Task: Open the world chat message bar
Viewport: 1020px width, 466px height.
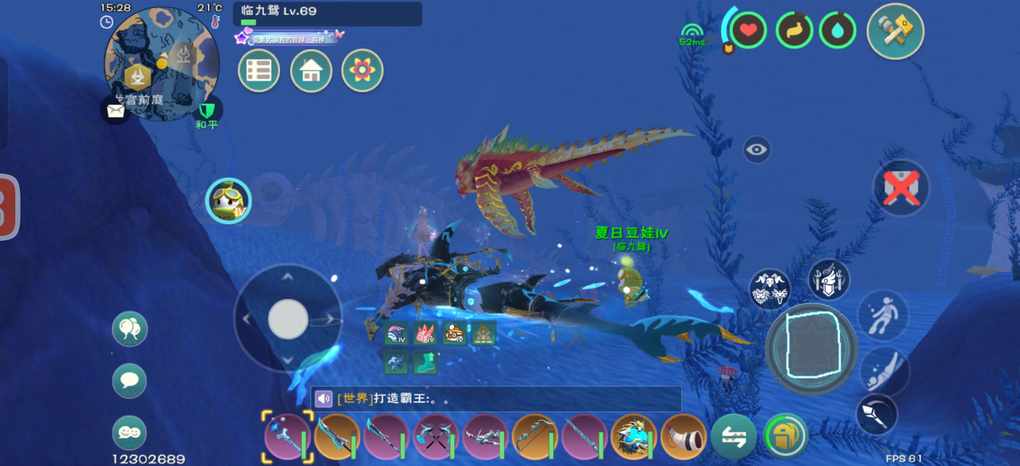Action: (x=495, y=398)
